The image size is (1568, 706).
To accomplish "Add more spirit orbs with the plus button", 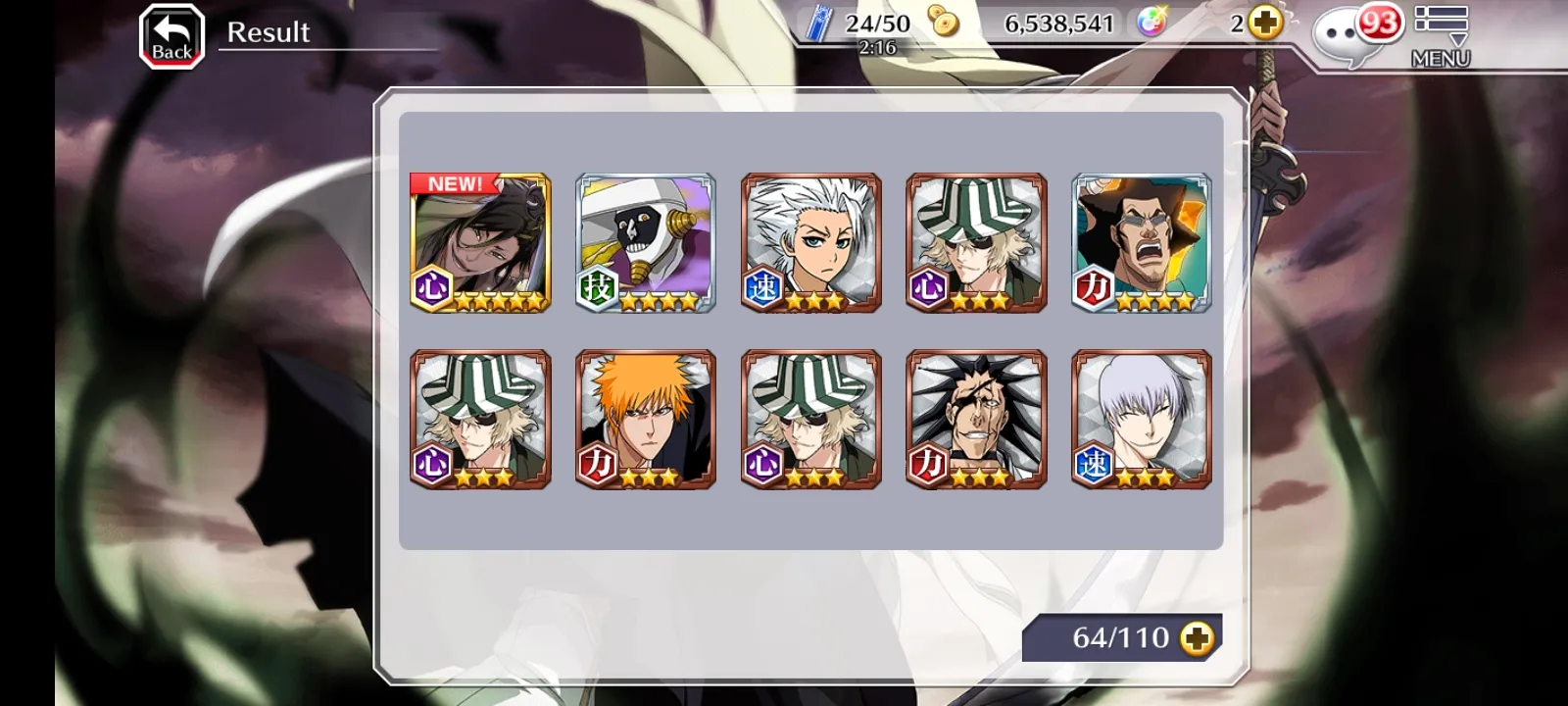I will click(x=1266, y=23).
